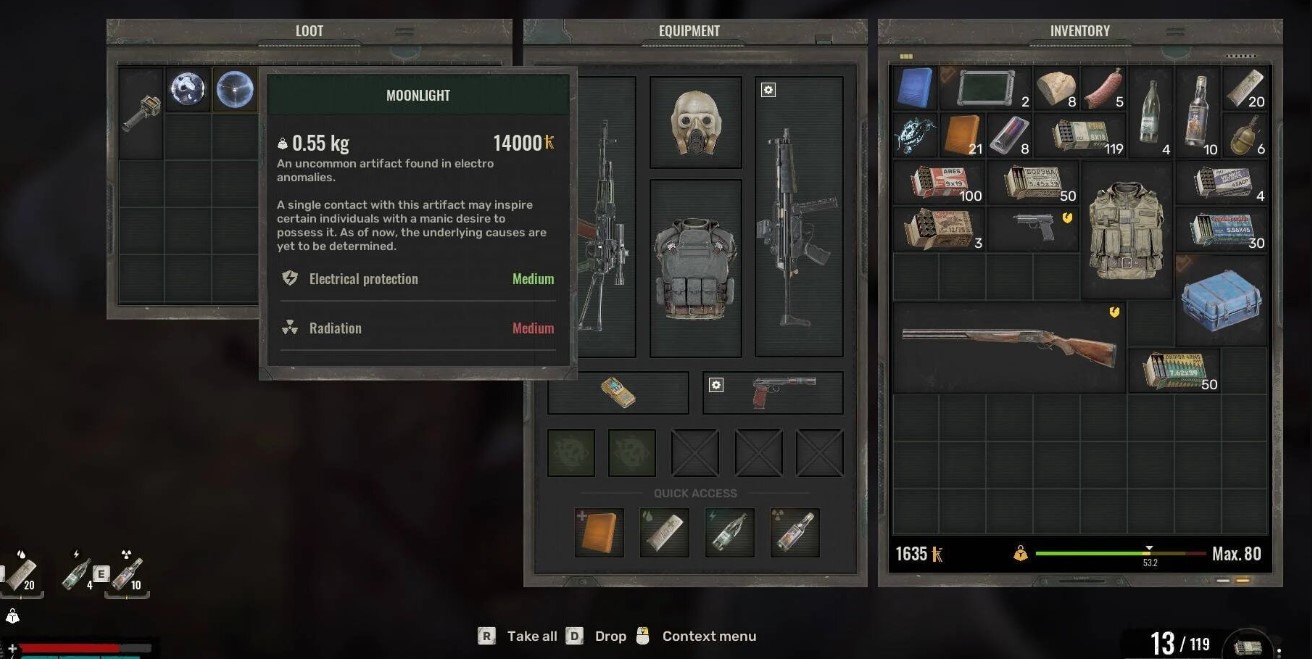1312x659 pixels.
Task: Select the gas mask in the equipment panel
Action: click(695, 123)
